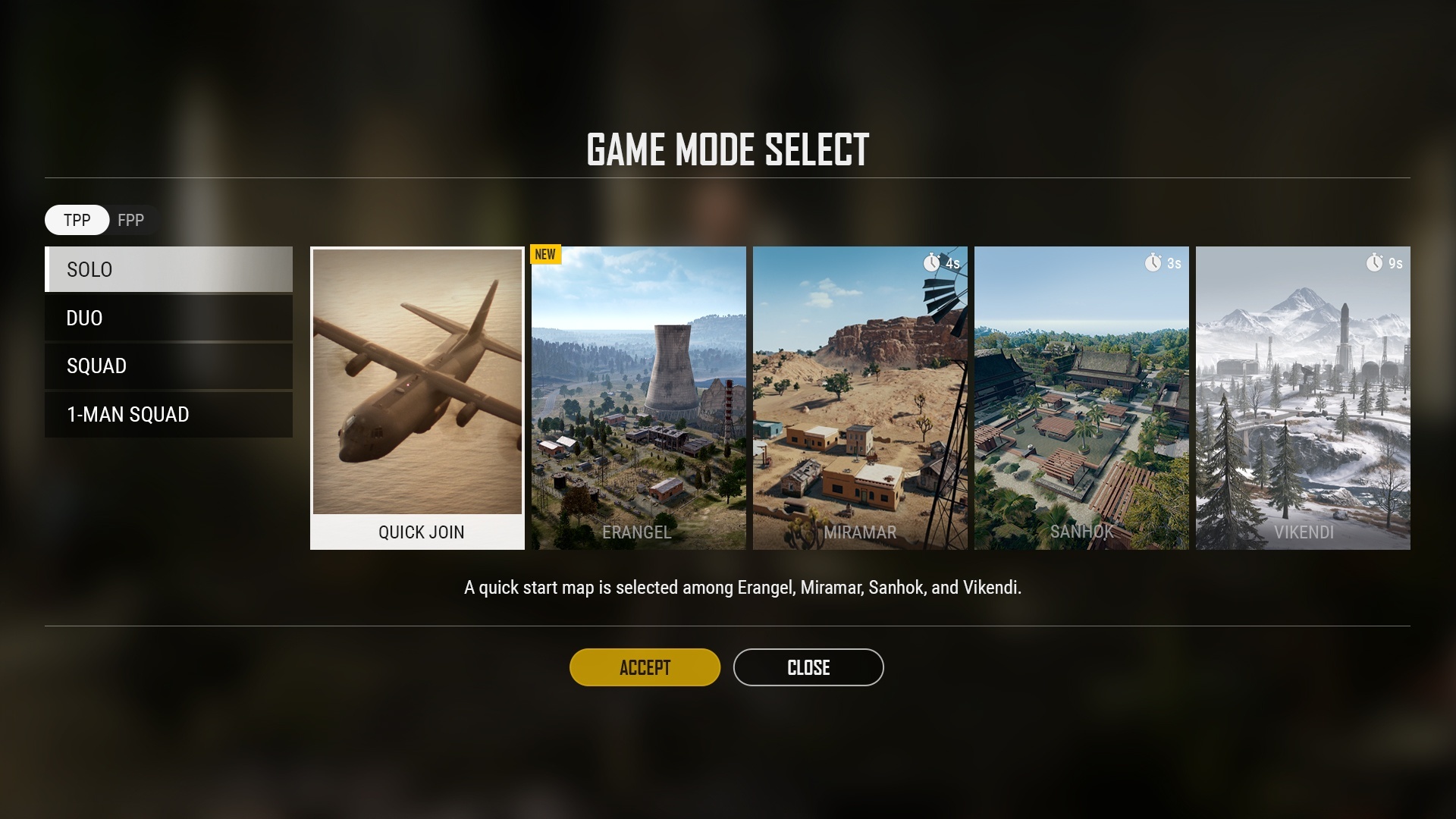1456x819 pixels.
Task: Switch to FPP perspective
Action: pos(131,220)
